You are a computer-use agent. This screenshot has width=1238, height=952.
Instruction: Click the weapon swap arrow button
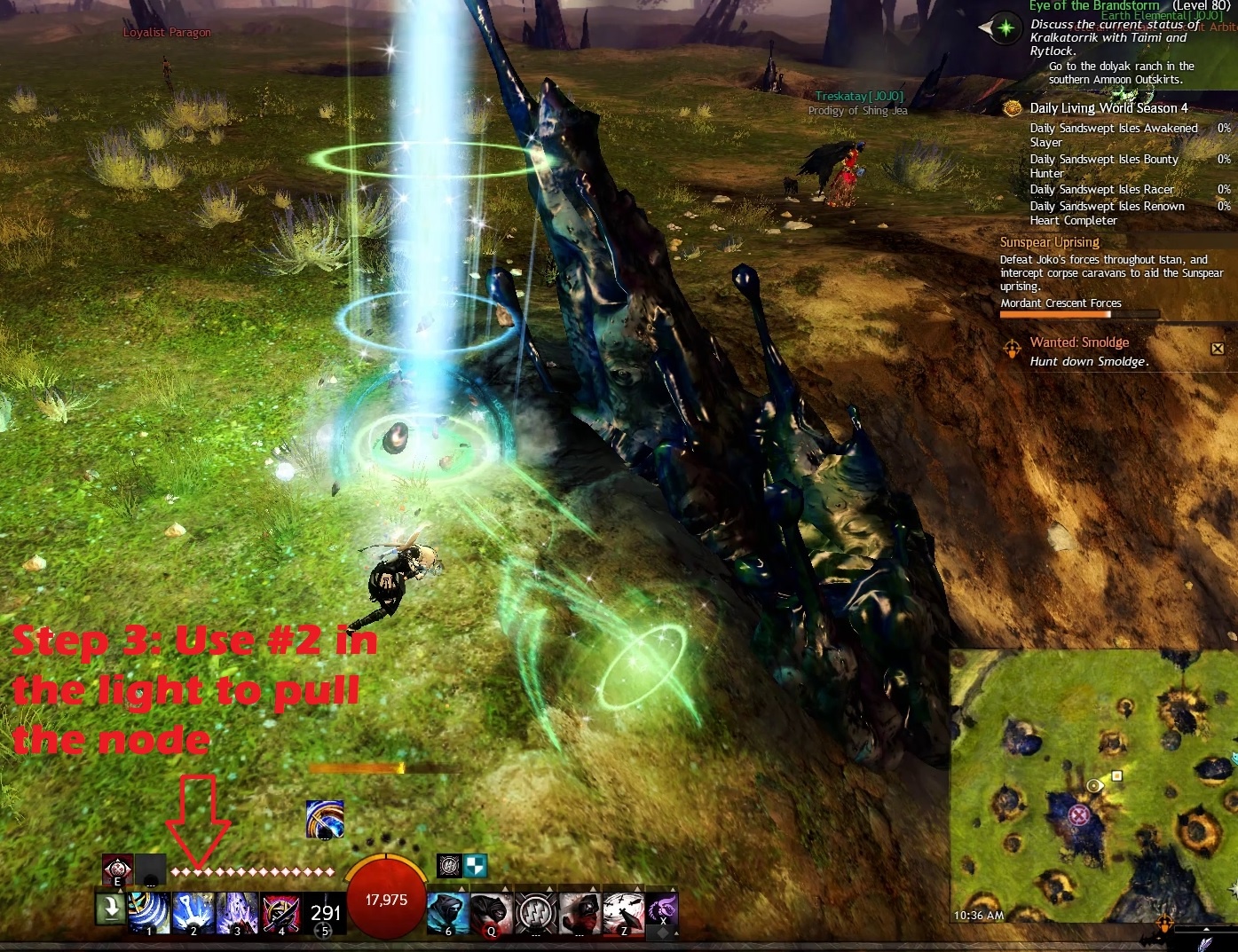pos(111,909)
